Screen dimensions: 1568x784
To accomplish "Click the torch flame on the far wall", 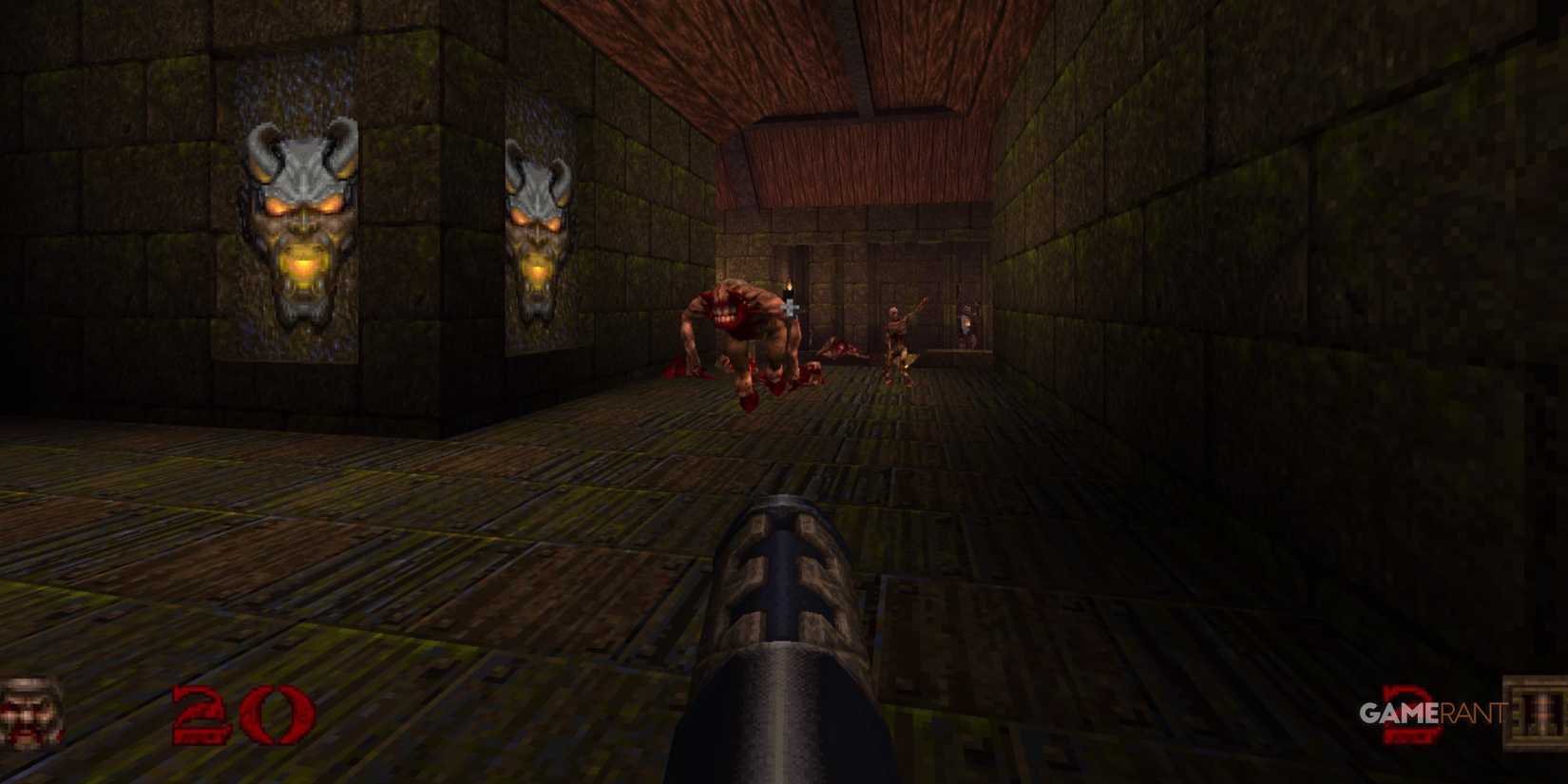I will click(789, 285).
